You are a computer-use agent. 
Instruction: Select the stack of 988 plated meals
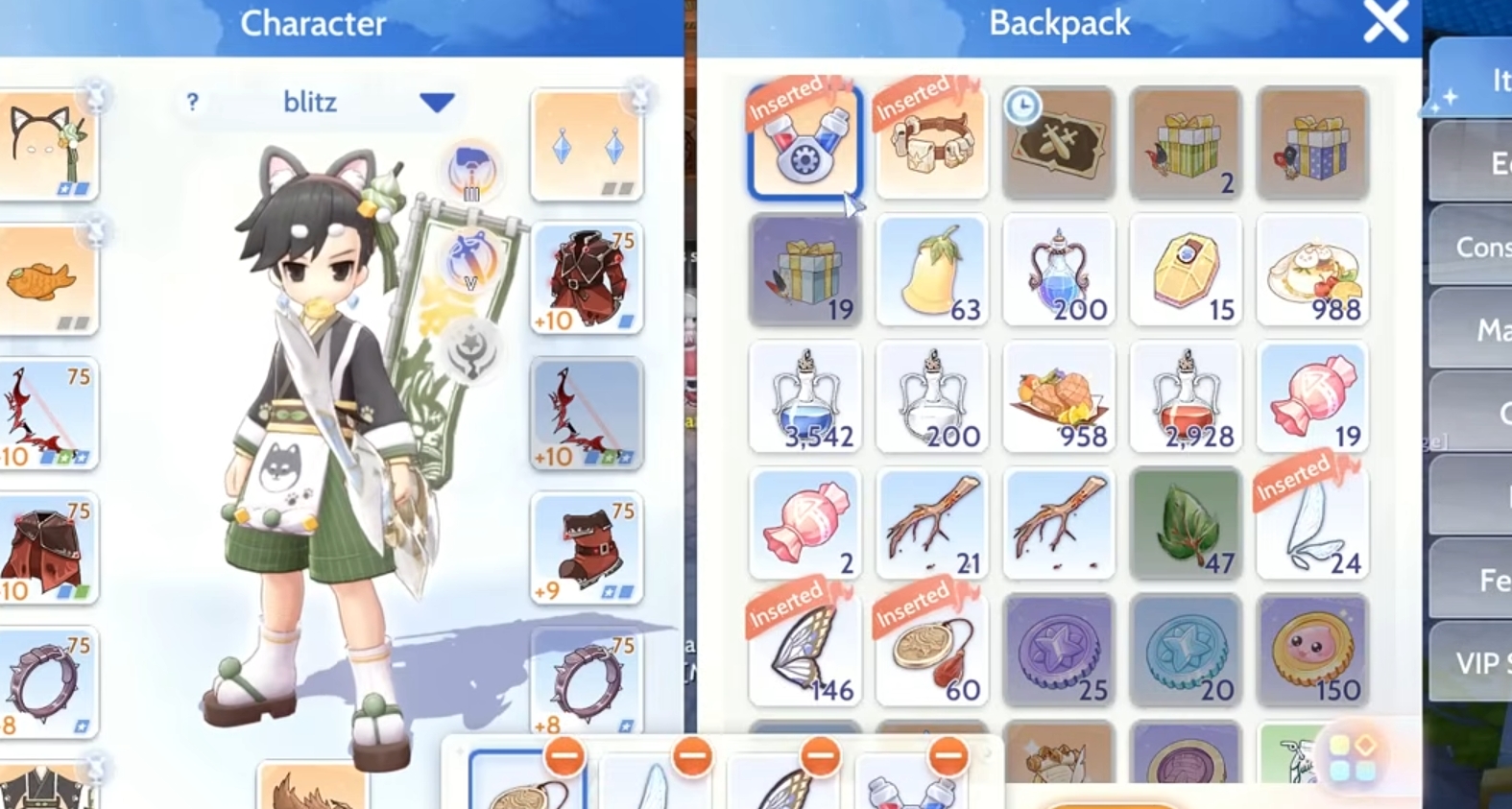coord(1312,270)
